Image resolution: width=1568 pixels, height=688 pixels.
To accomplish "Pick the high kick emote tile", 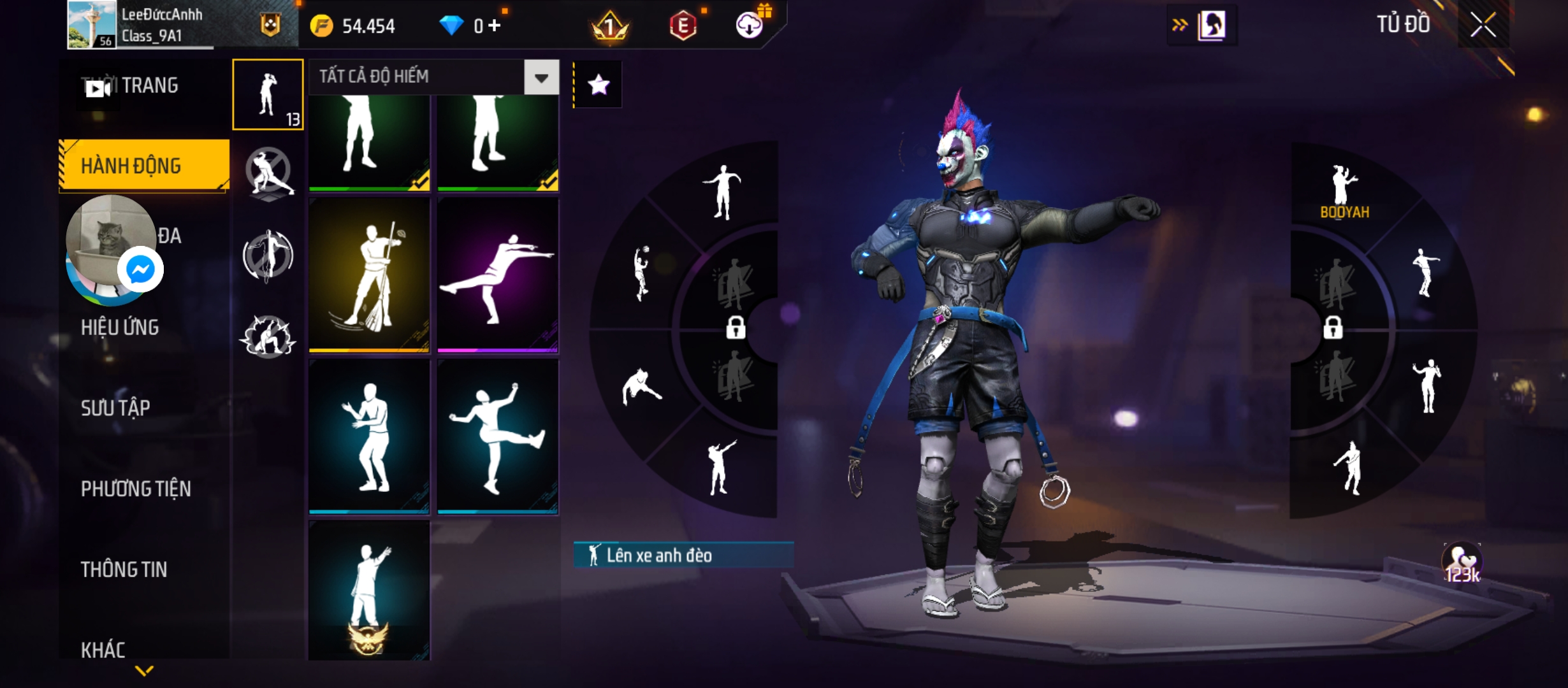I will [498, 436].
